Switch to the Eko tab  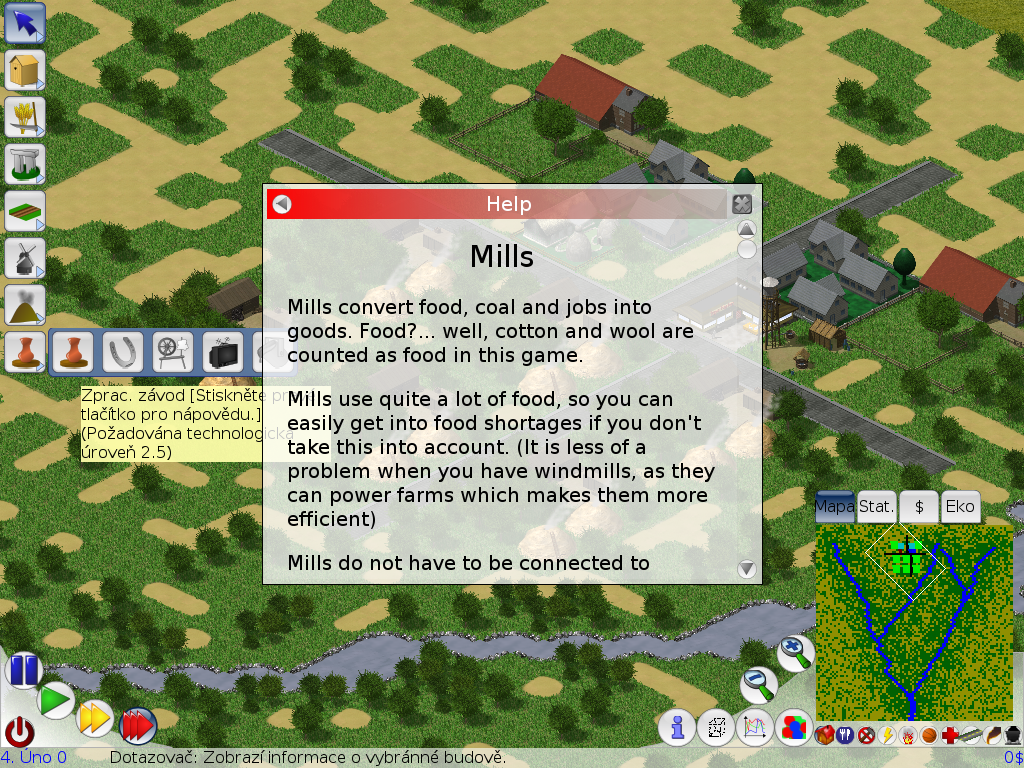[960, 507]
